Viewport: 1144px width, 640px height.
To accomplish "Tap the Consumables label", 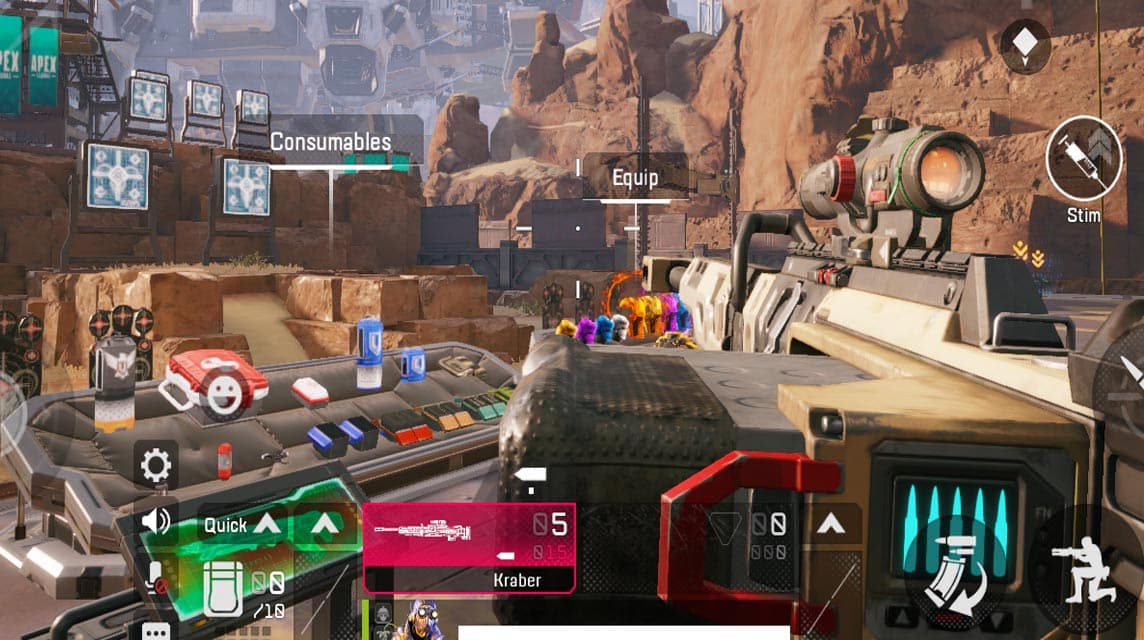I will click(x=331, y=143).
